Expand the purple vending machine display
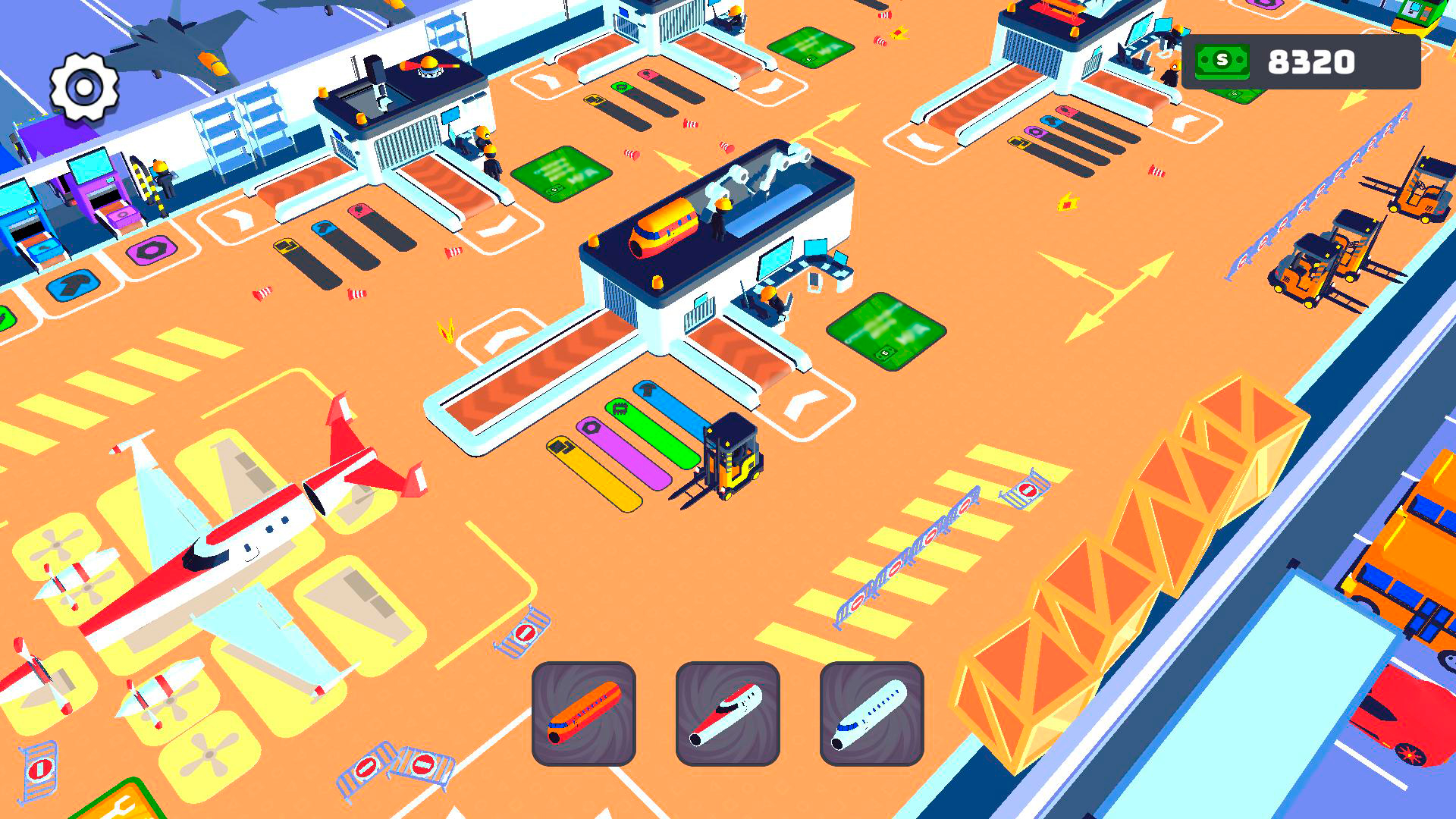The height and width of the screenshot is (819, 1456). (x=91, y=190)
